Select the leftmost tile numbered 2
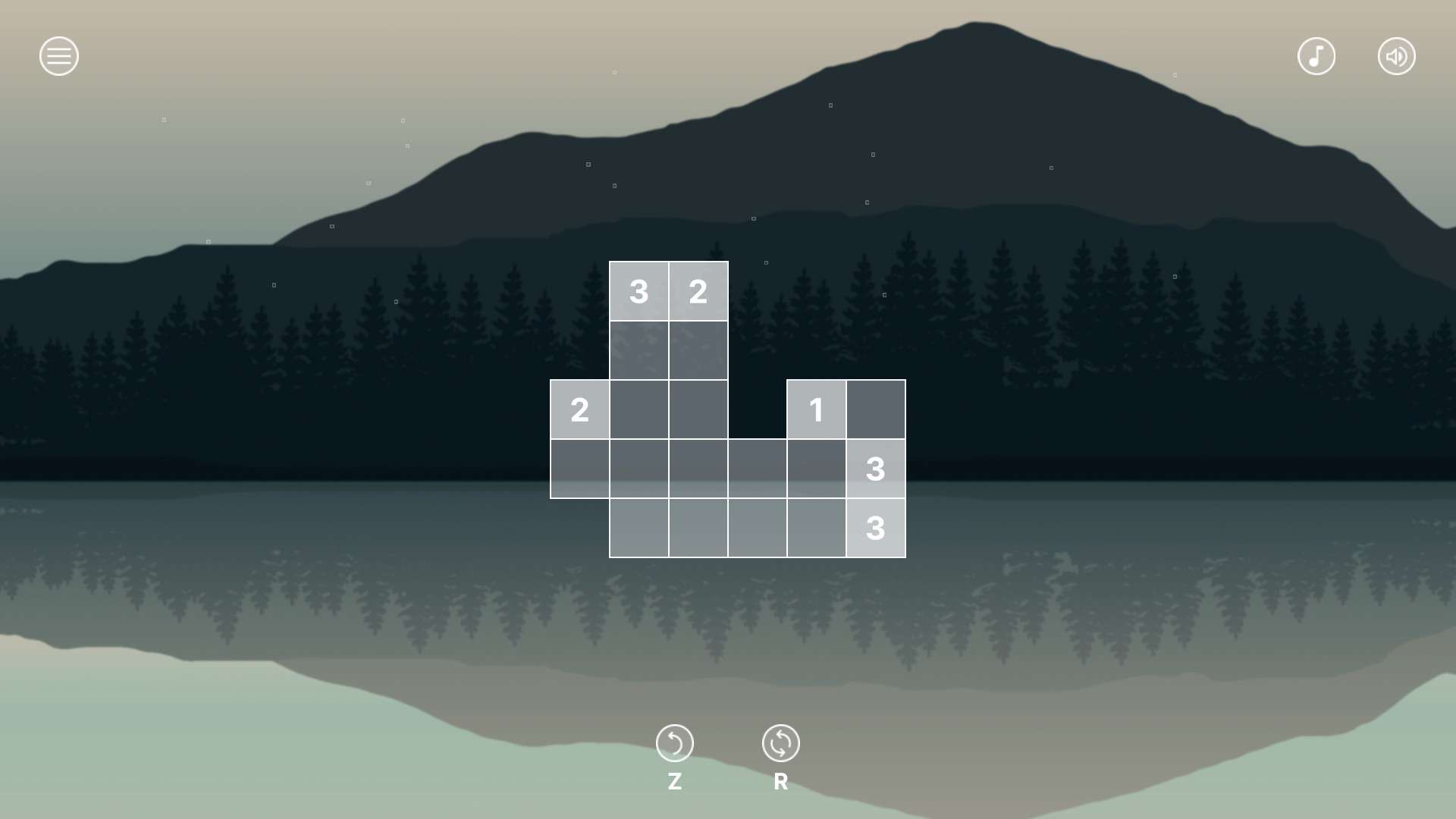 (x=579, y=409)
